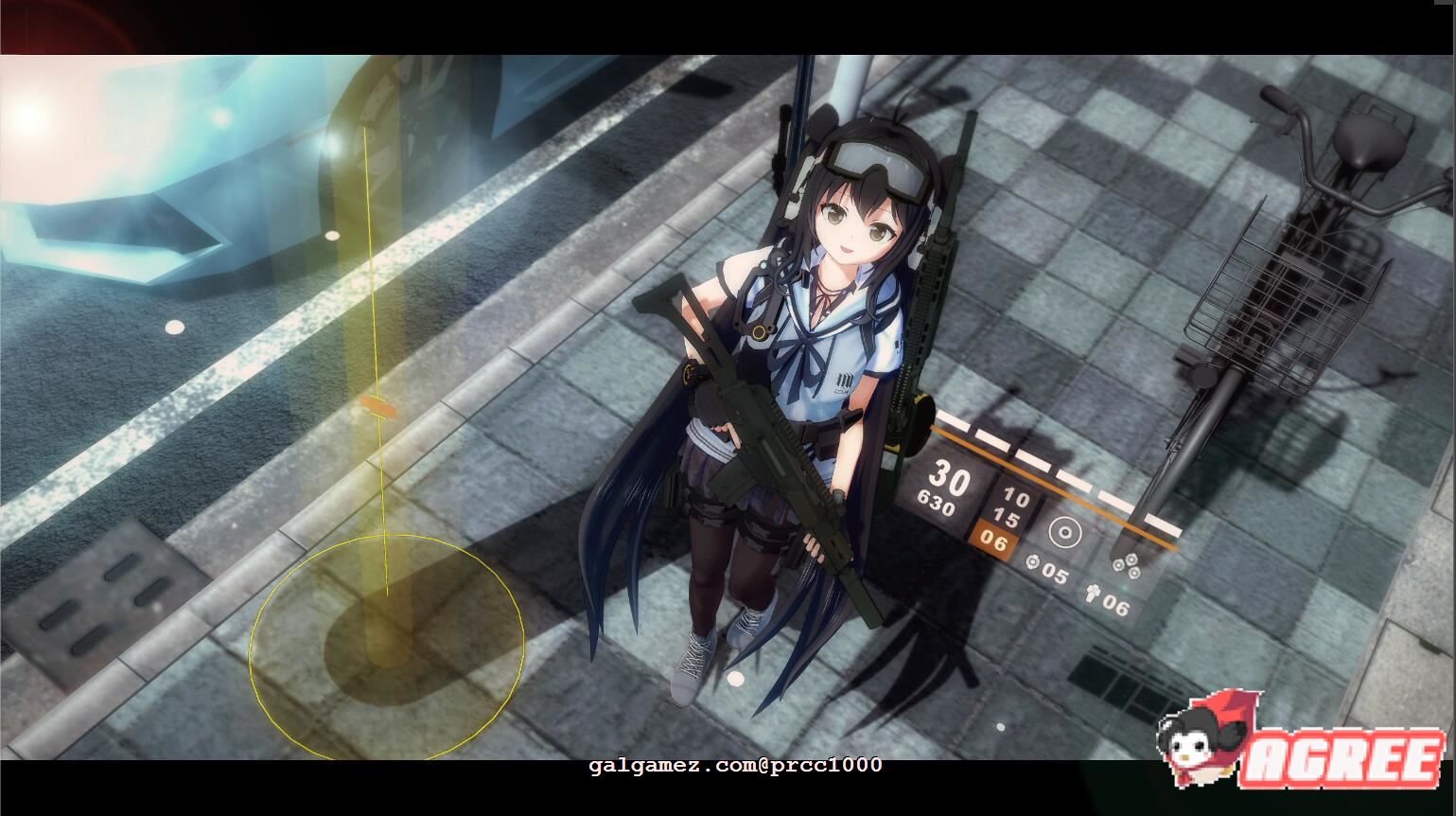Click the reserve ammo count 630
Screen dimensions: 1456x816
click(940, 504)
